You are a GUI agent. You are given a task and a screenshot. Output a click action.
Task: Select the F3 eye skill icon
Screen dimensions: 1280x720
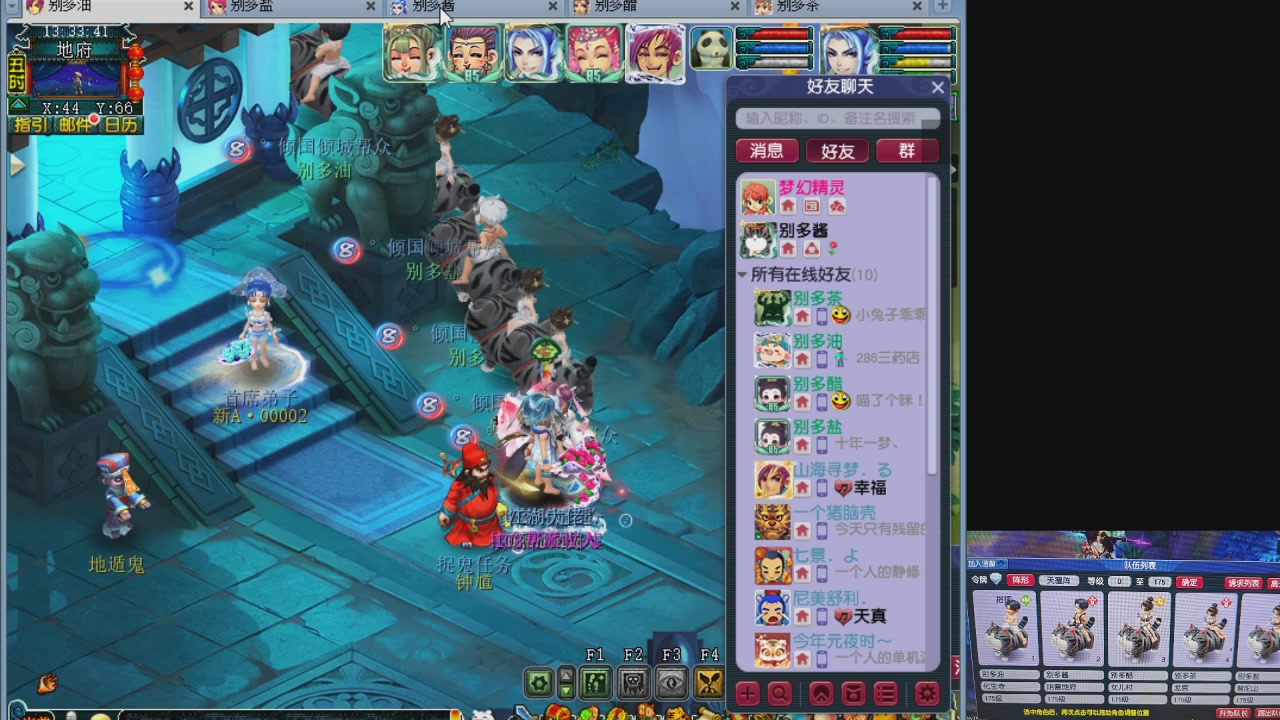pos(670,683)
